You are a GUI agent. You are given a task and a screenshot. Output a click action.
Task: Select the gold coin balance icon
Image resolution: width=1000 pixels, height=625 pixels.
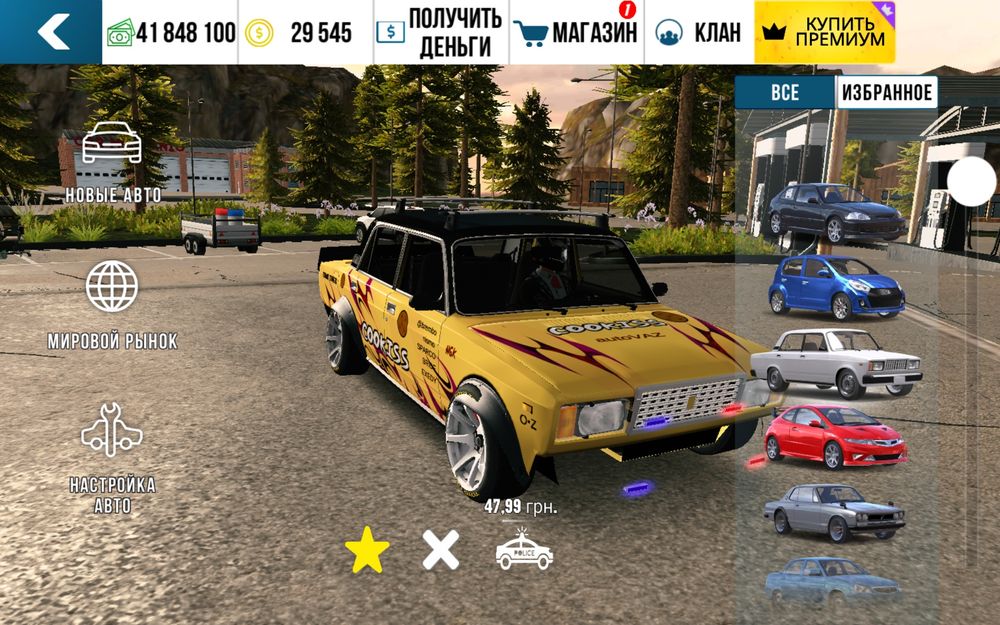pyautogui.click(x=261, y=32)
